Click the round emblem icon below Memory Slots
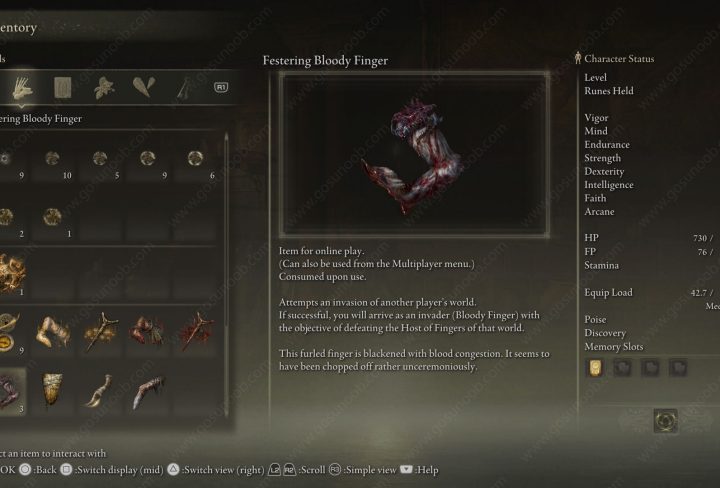Screen dimensions: 720x488 tap(665, 421)
